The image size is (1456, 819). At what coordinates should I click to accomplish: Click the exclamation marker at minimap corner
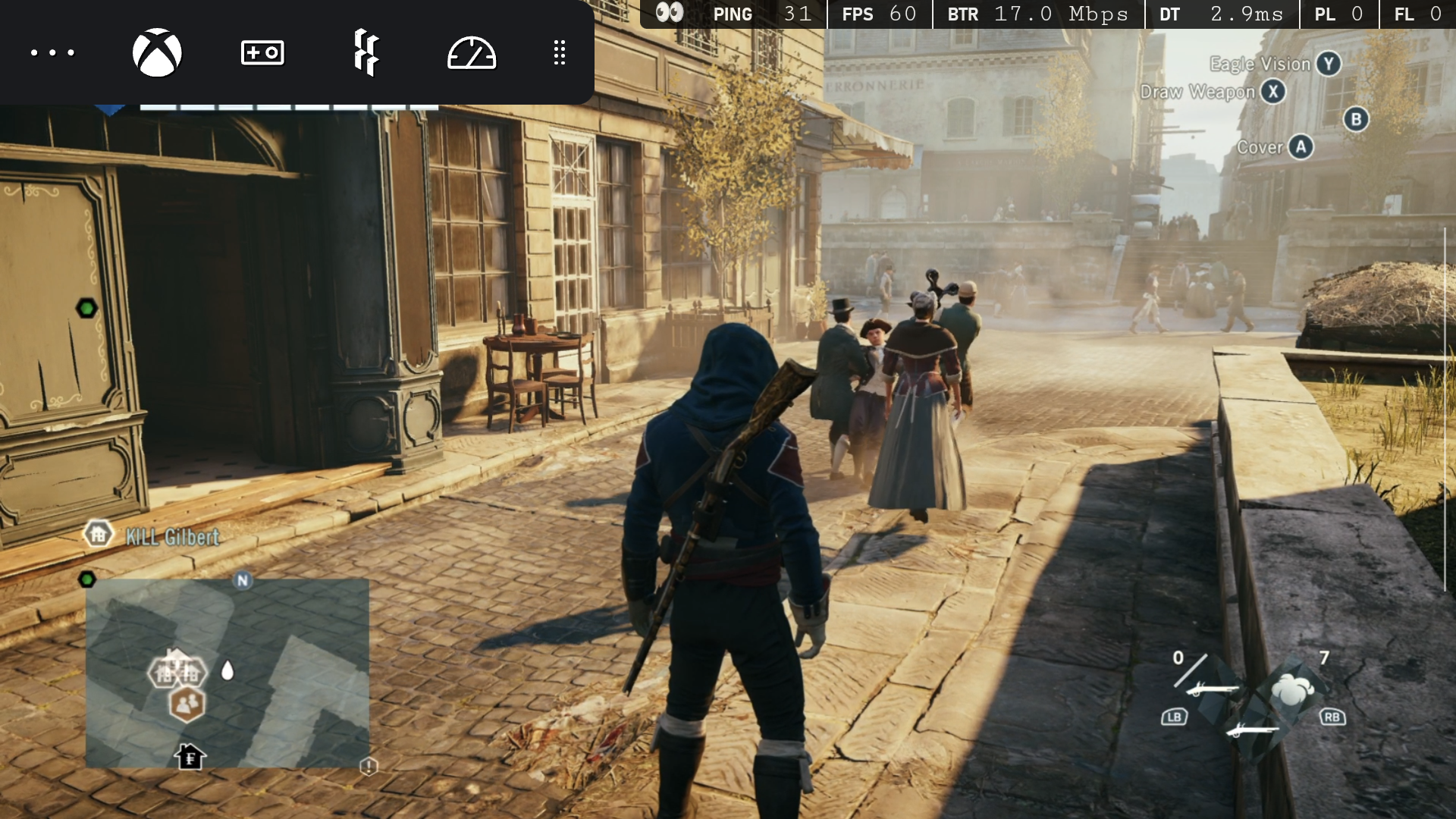coord(369,767)
